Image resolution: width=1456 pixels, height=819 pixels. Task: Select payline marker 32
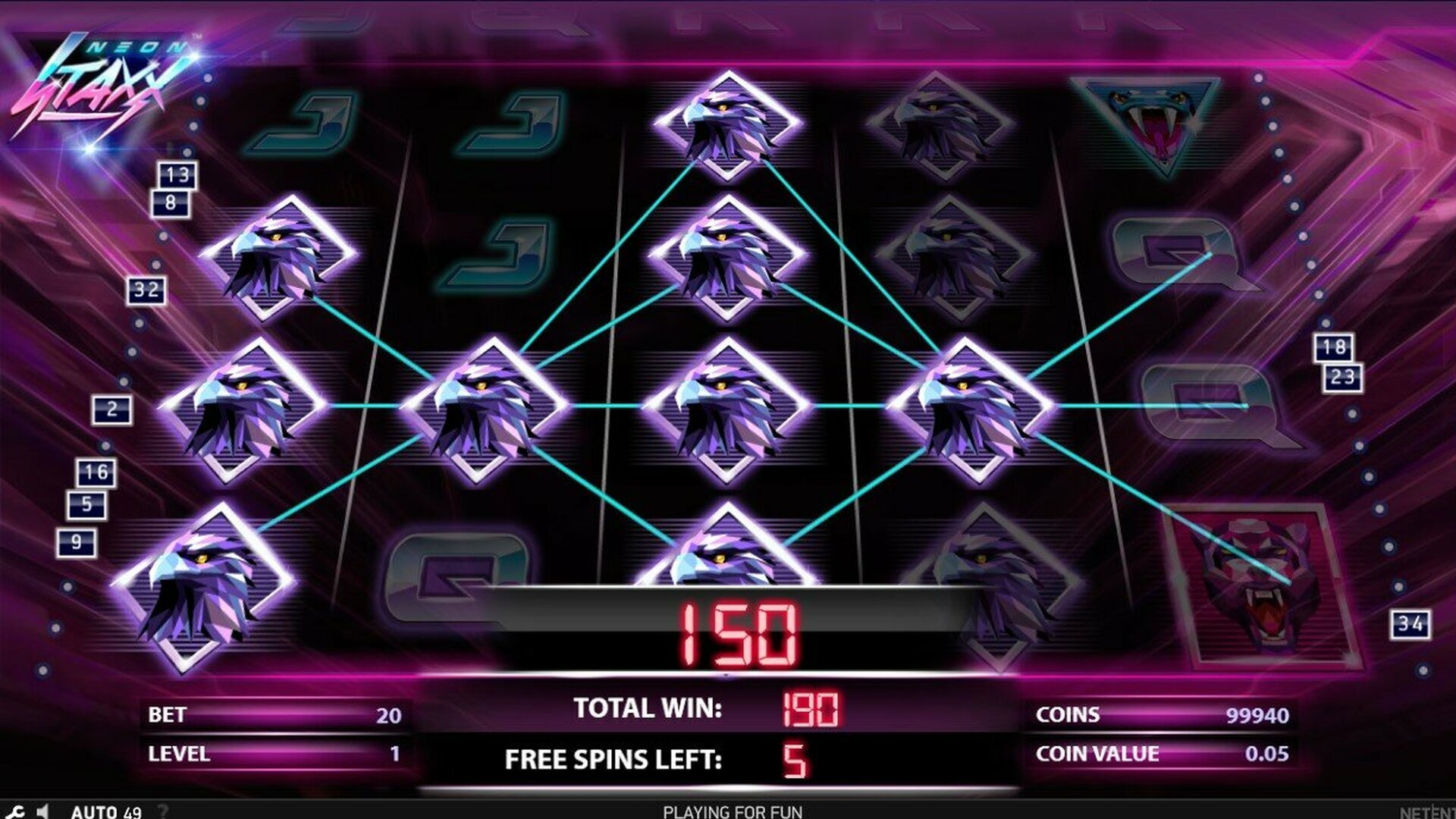[146, 290]
